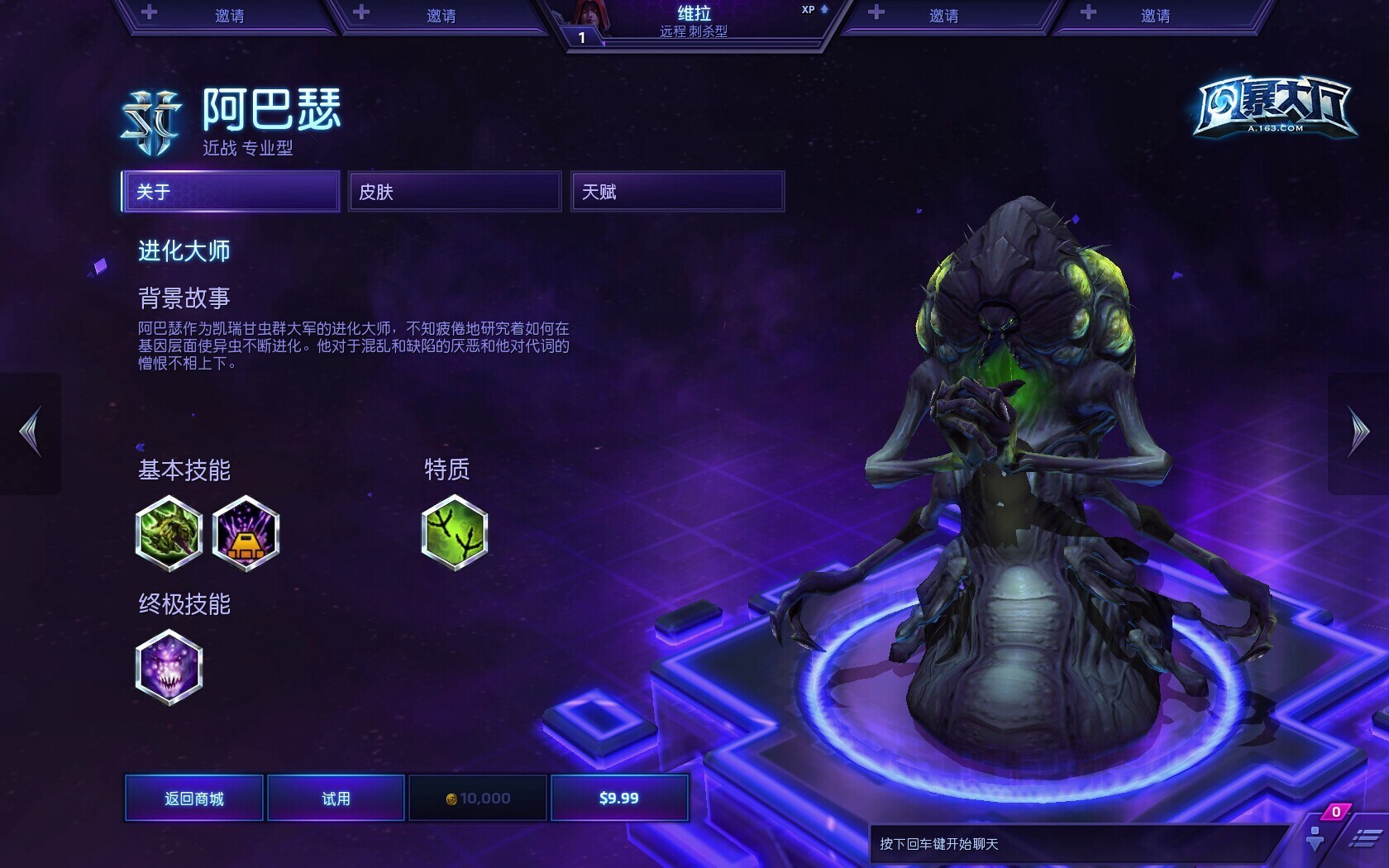Viewport: 1389px width, 868px height.
Task: Click the chat box to type
Action: tap(1075, 844)
